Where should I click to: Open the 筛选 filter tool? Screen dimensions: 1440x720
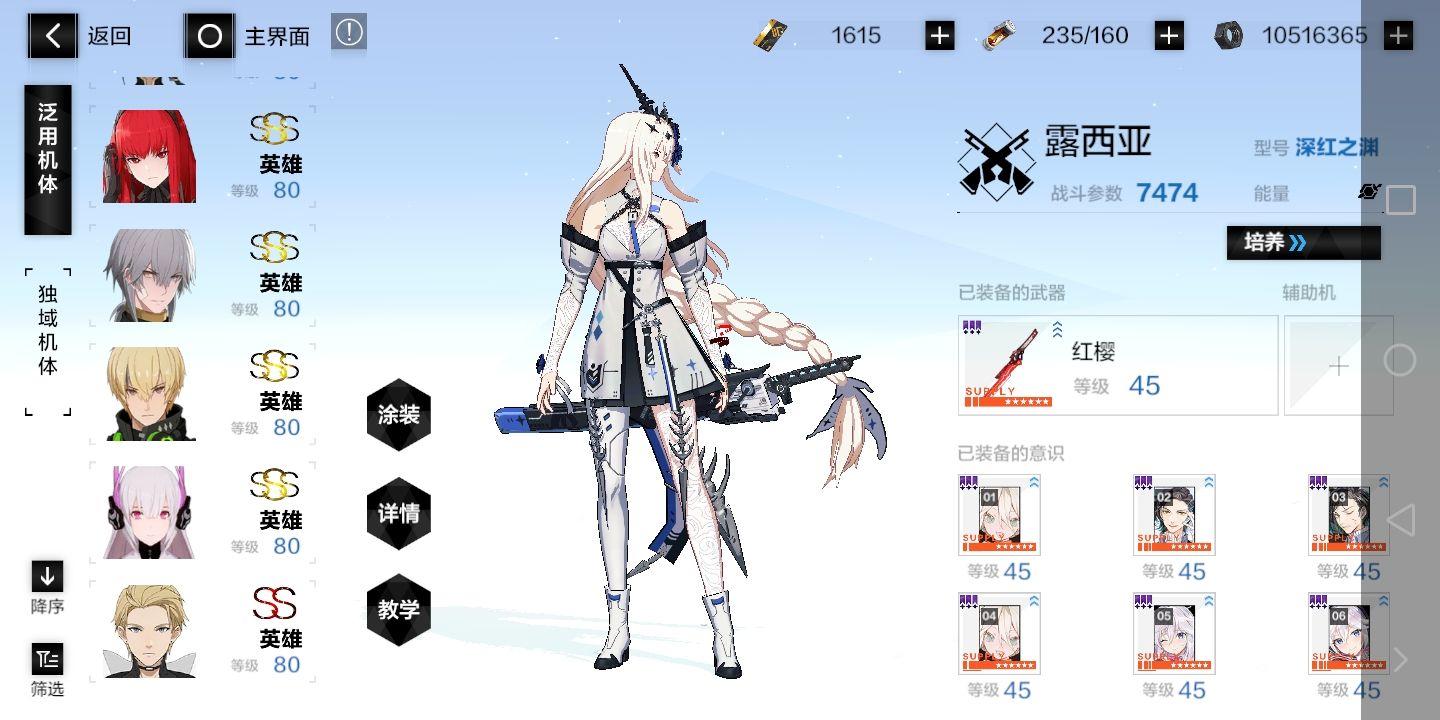pos(47,662)
